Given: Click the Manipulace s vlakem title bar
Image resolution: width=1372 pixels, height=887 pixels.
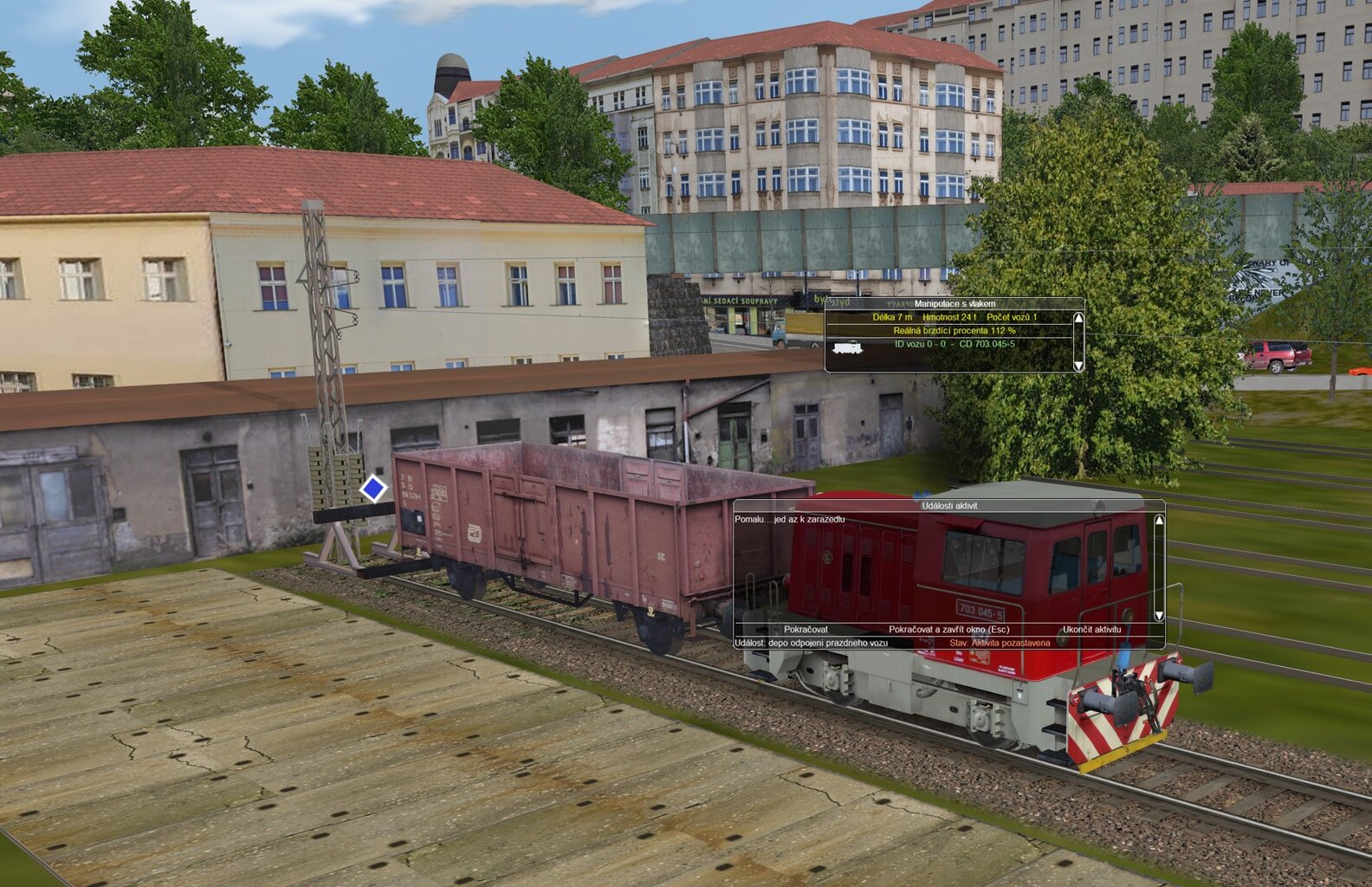Looking at the screenshot, I should pos(955,304).
